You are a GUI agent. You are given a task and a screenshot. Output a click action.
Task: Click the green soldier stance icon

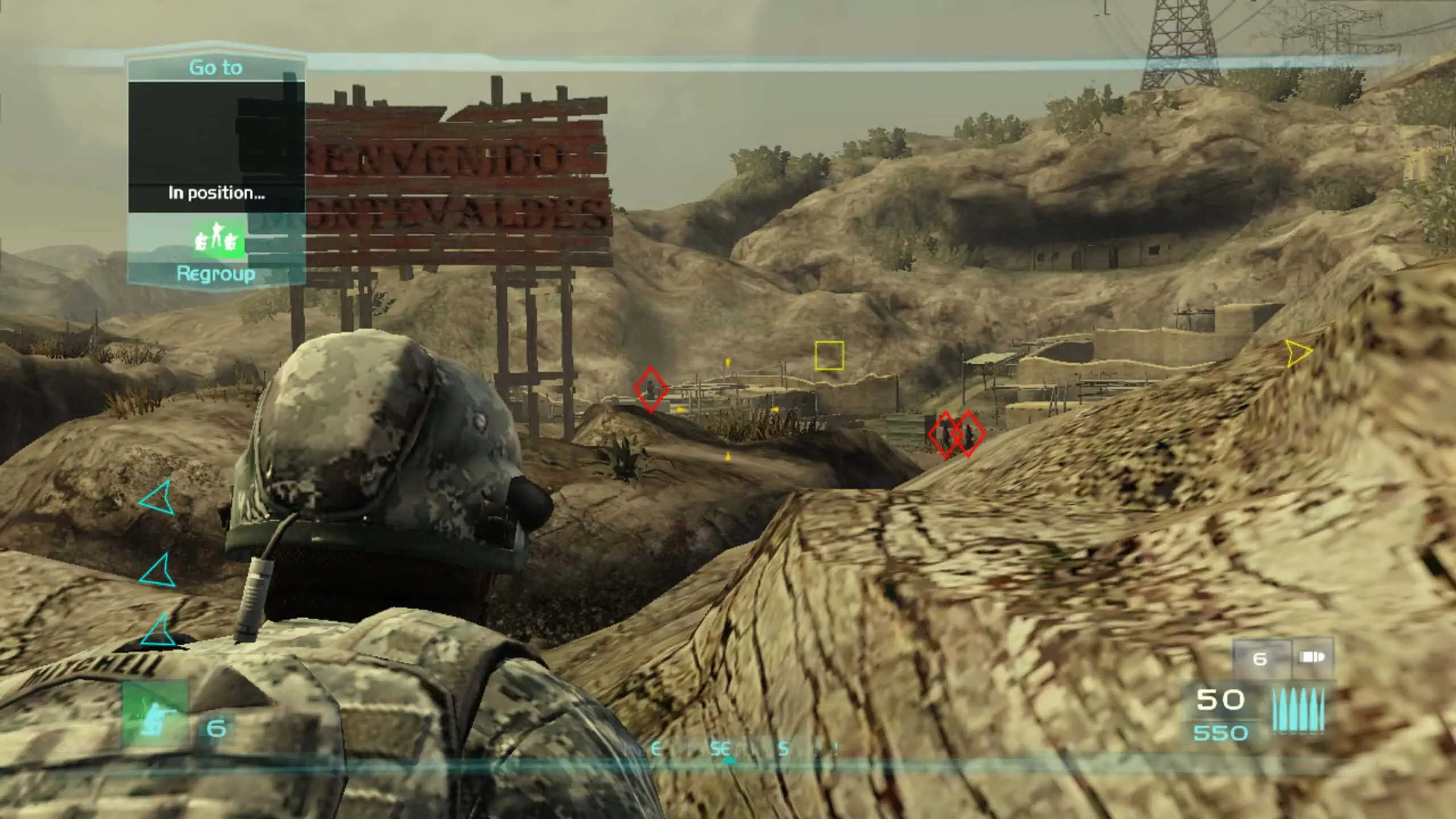click(155, 713)
